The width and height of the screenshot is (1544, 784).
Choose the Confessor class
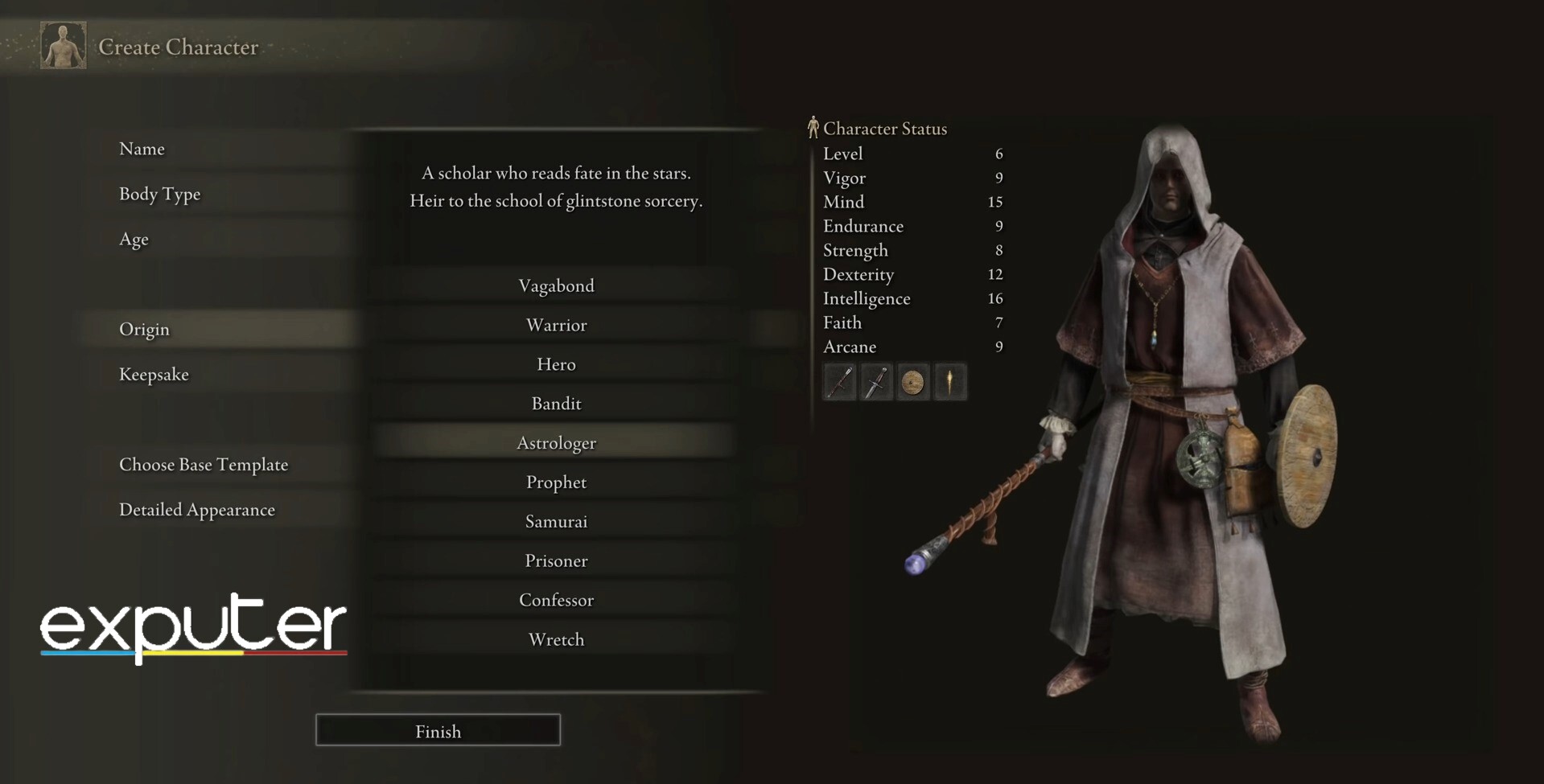556,600
